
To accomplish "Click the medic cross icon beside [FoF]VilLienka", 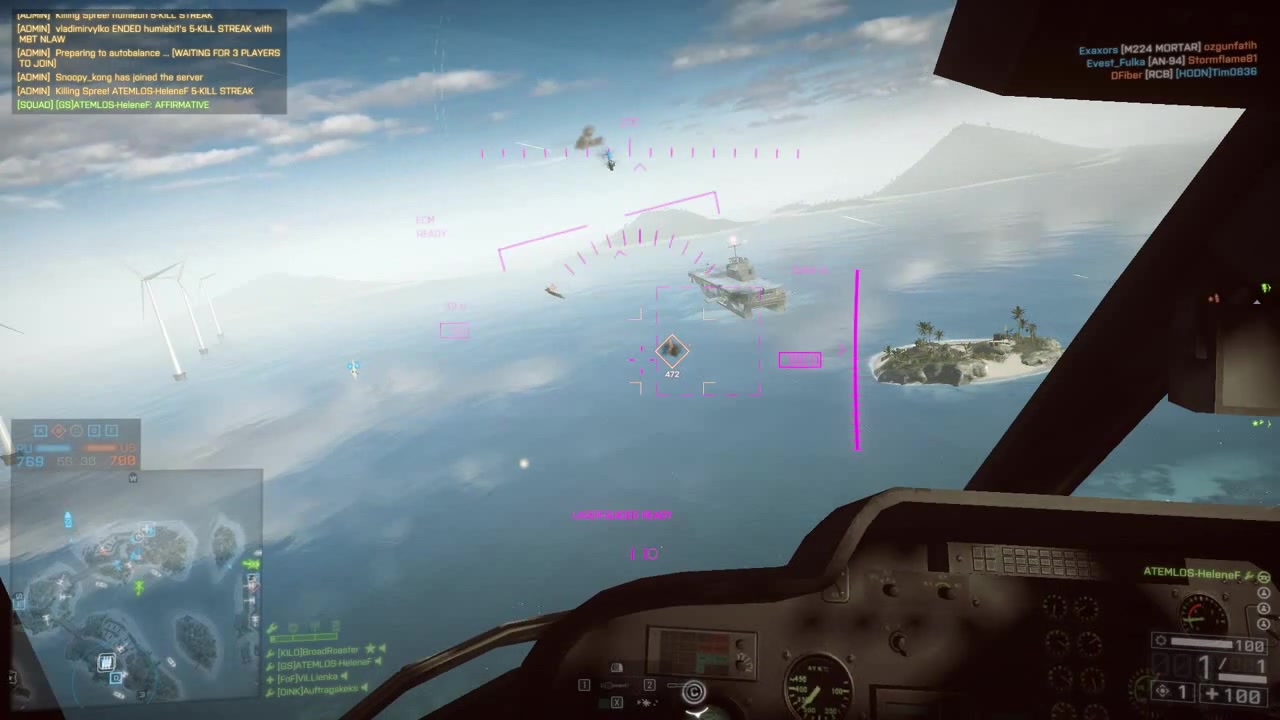I will (269, 677).
